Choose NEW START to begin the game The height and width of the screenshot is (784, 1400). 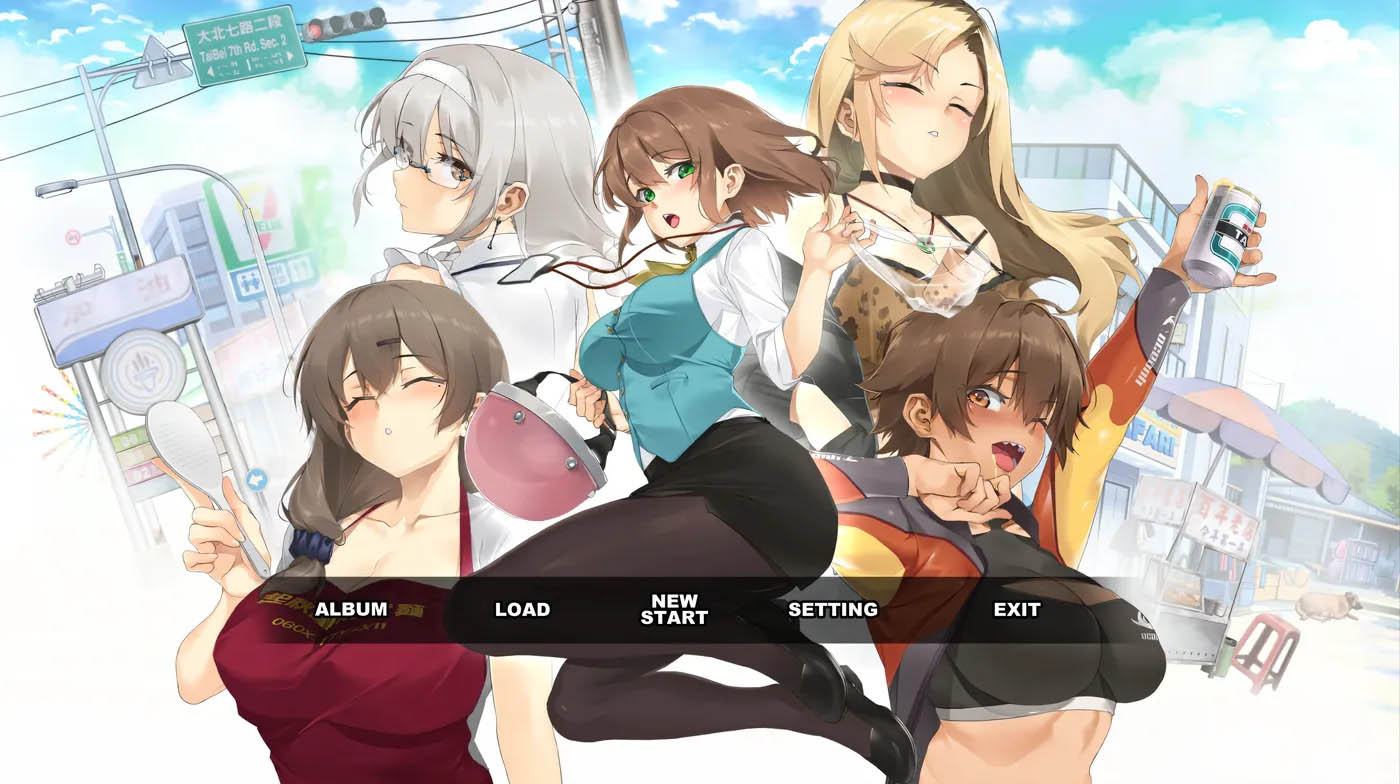[x=674, y=609]
